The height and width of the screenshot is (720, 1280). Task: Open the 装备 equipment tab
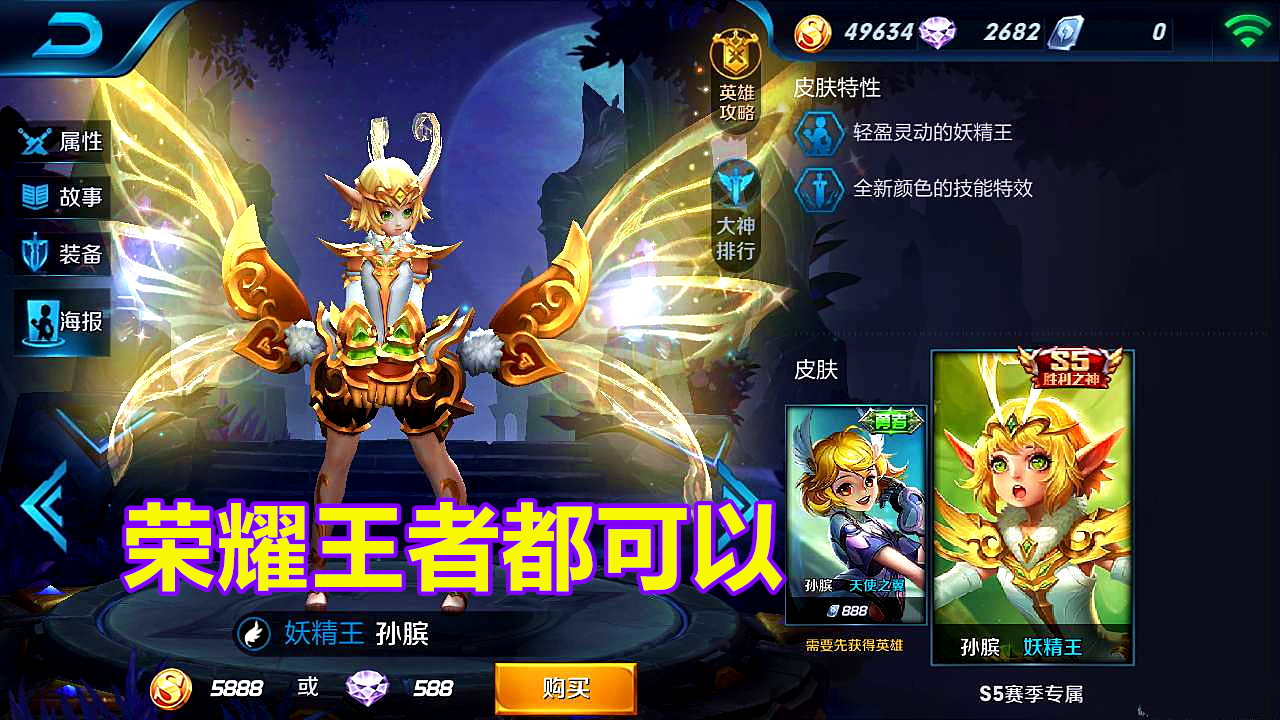[62, 253]
